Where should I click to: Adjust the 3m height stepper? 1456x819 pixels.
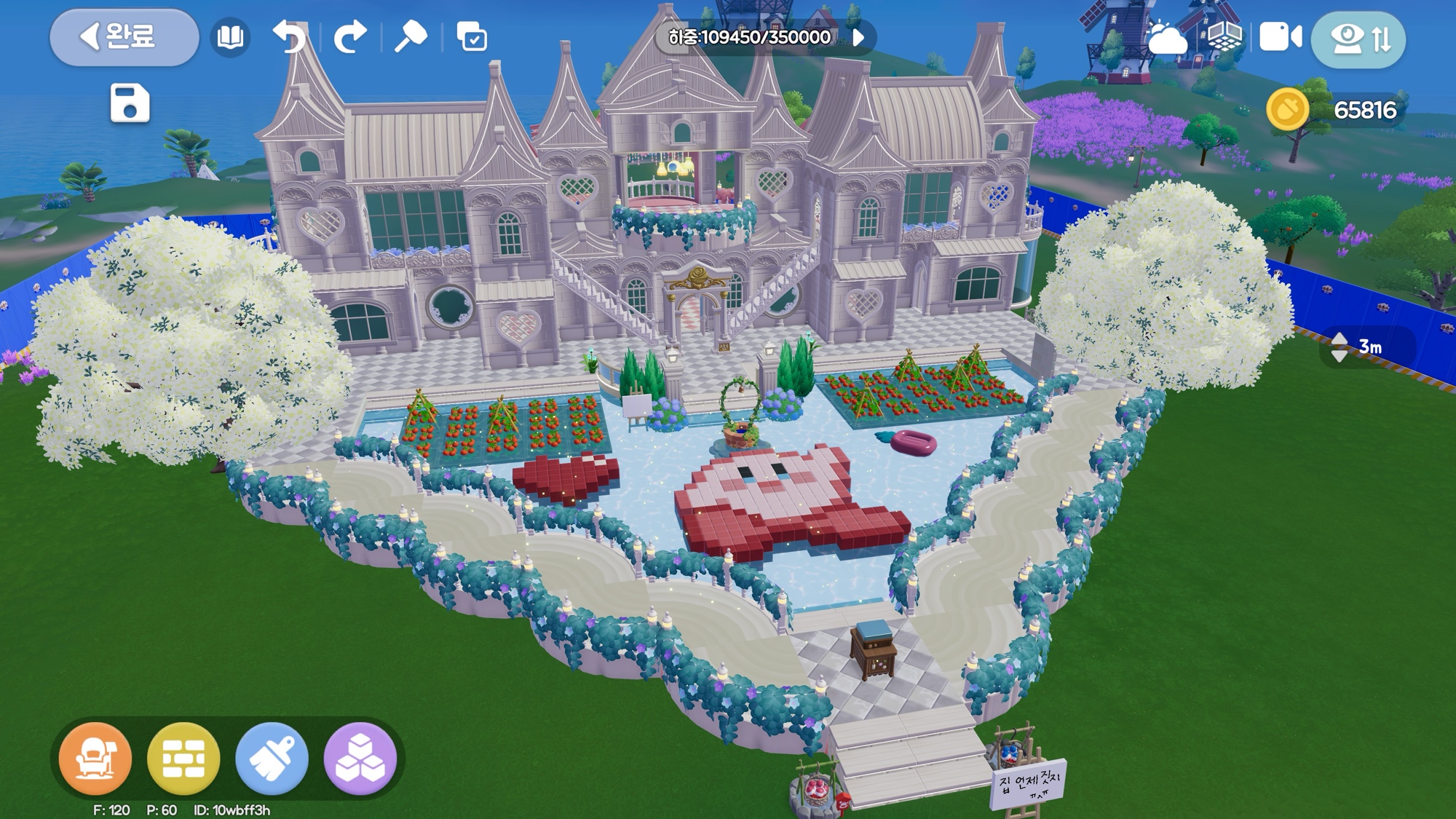point(1340,347)
